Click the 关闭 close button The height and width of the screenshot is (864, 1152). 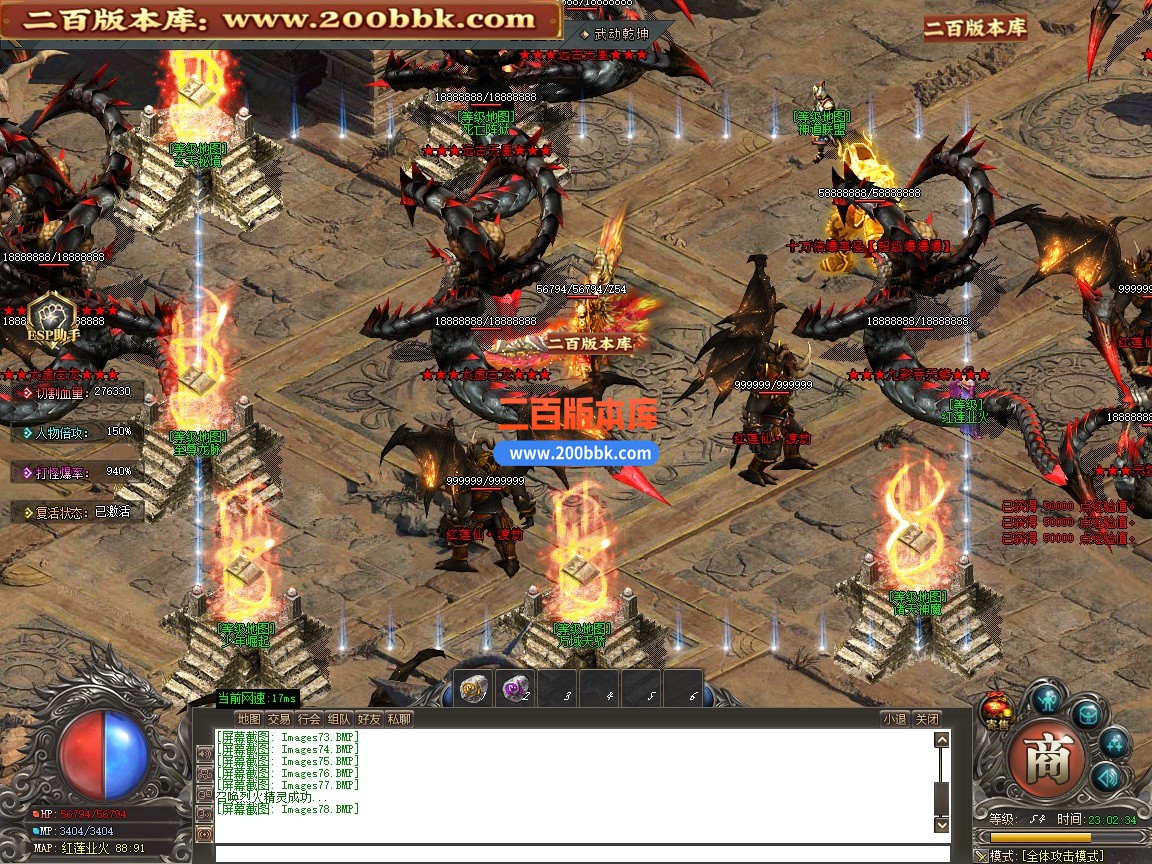[x=927, y=718]
